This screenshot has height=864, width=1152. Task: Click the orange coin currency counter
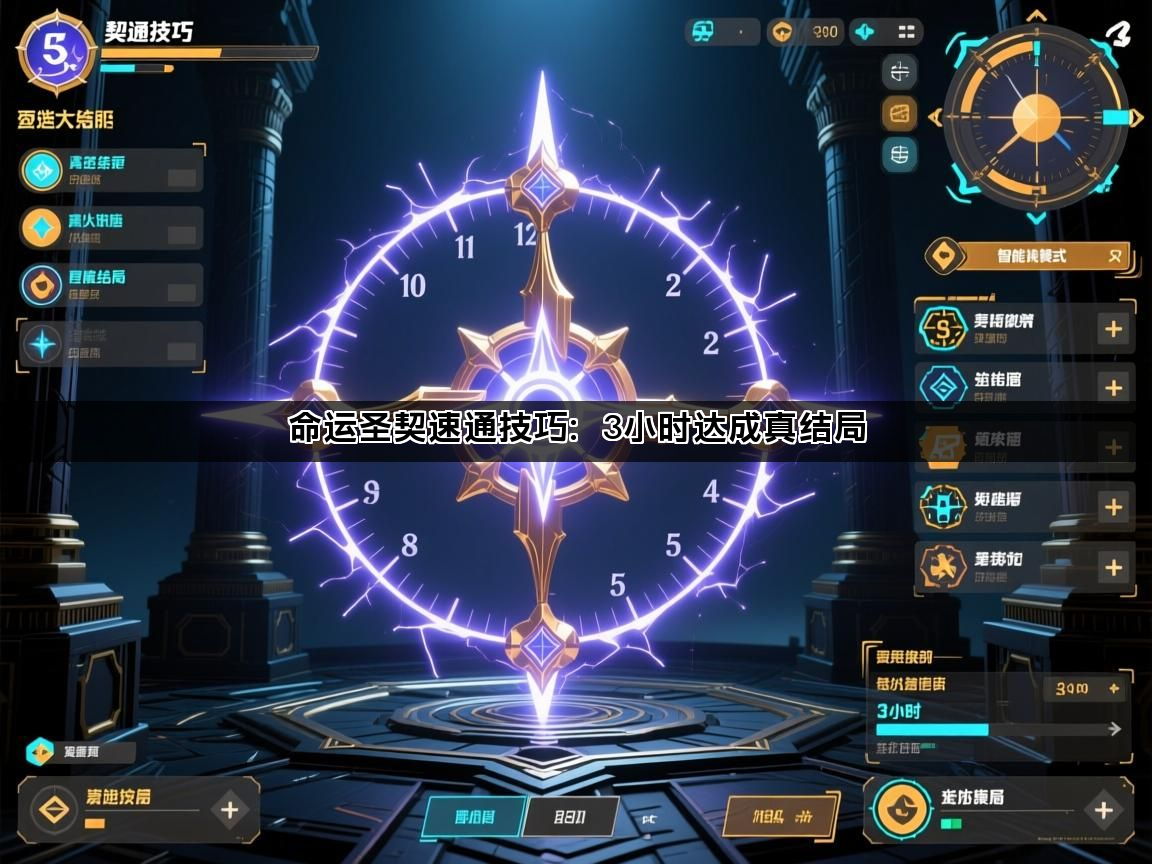pos(806,32)
